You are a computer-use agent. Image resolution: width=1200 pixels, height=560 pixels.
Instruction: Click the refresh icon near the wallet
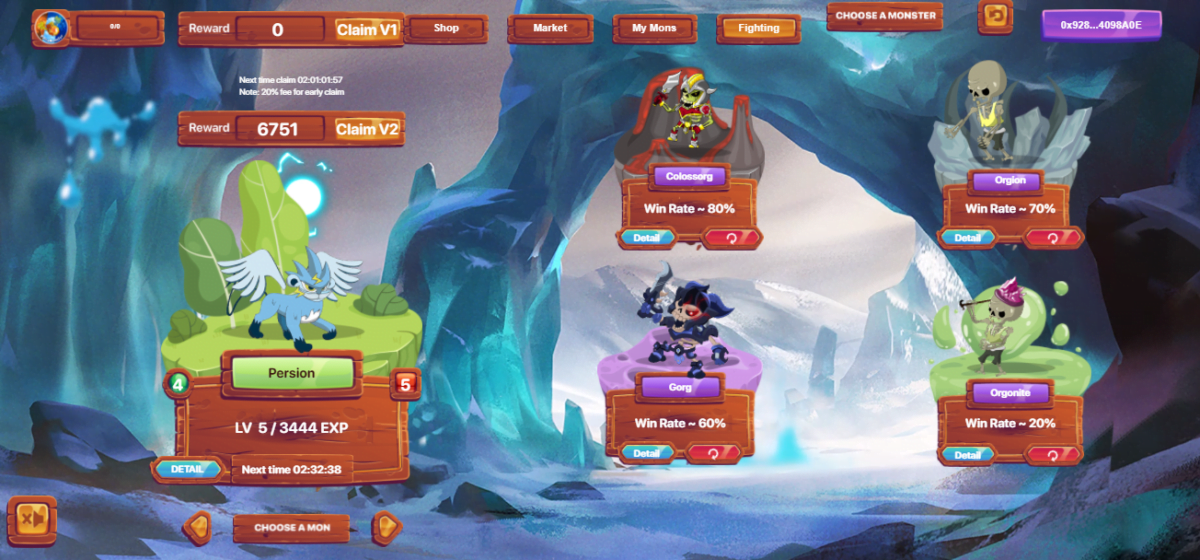[x=995, y=16]
